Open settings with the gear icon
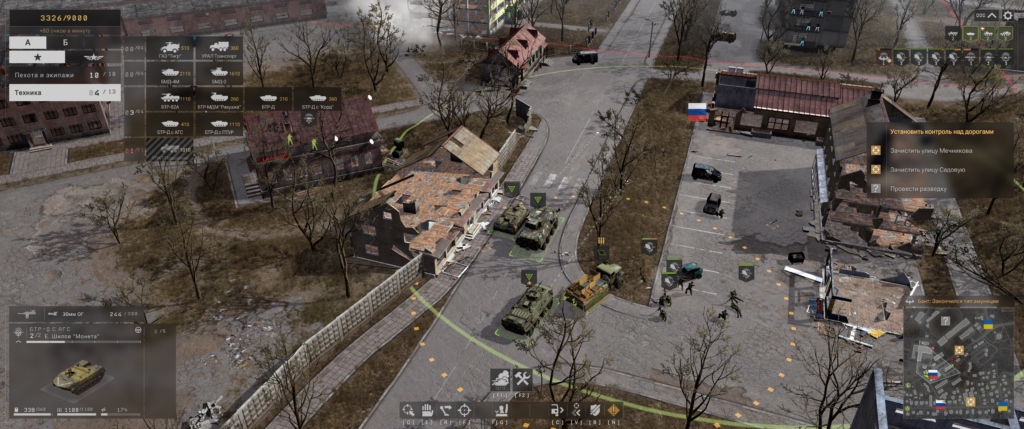Viewport: 1024px width, 429px height. coord(1007,15)
